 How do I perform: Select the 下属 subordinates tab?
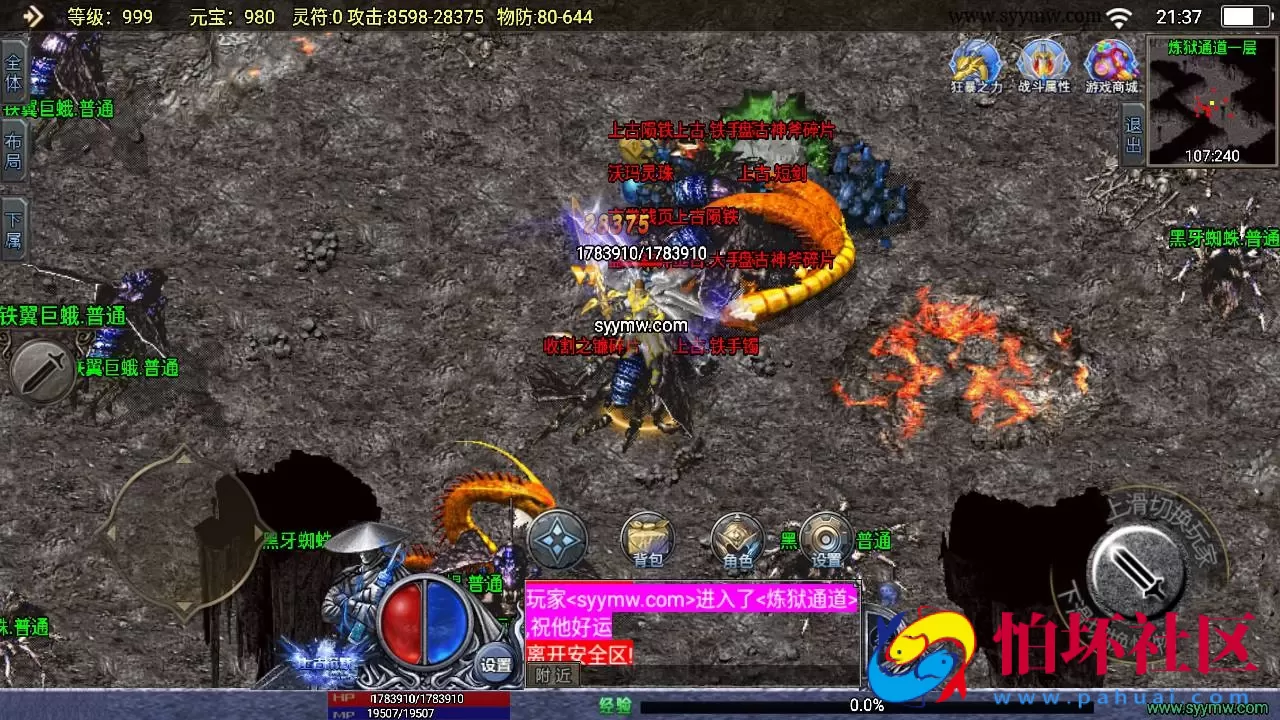click(13, 229)
